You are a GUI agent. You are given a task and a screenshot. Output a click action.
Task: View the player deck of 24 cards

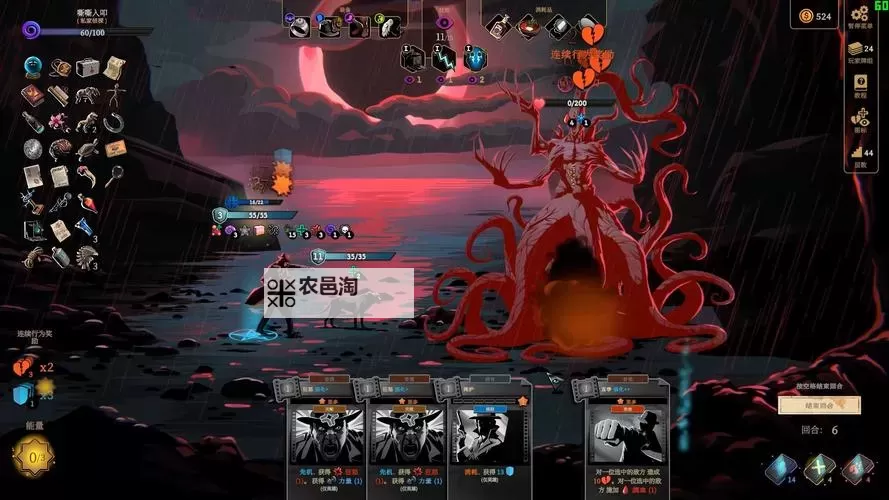pos(858,48)
